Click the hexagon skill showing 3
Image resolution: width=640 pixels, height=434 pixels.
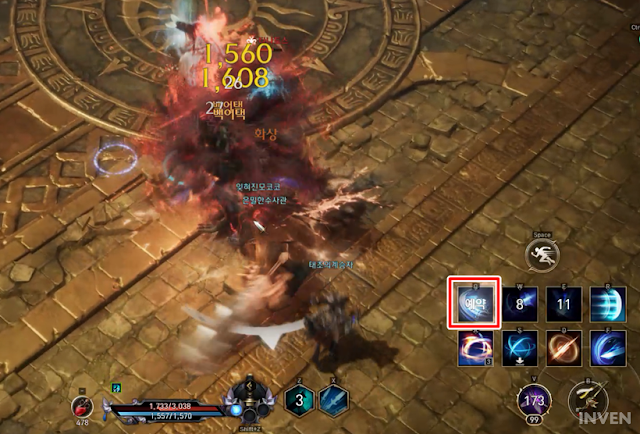(x=296, y=399)
